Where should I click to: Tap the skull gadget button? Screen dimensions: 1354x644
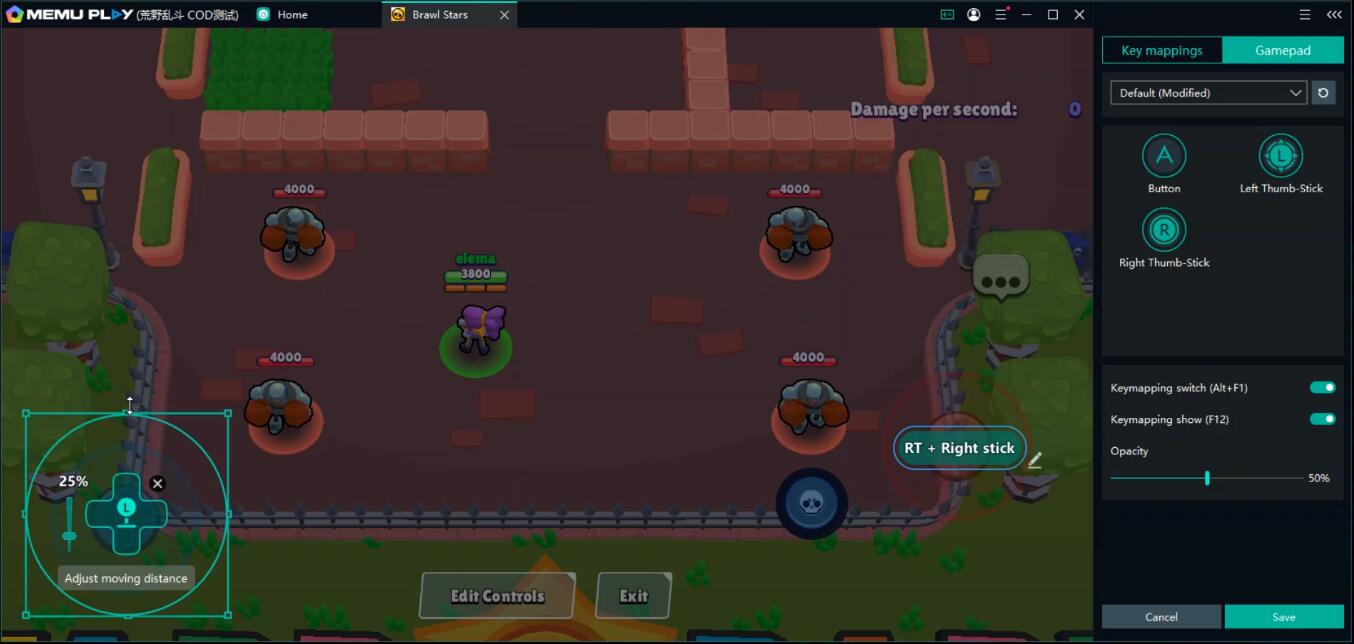pos(811,502)
